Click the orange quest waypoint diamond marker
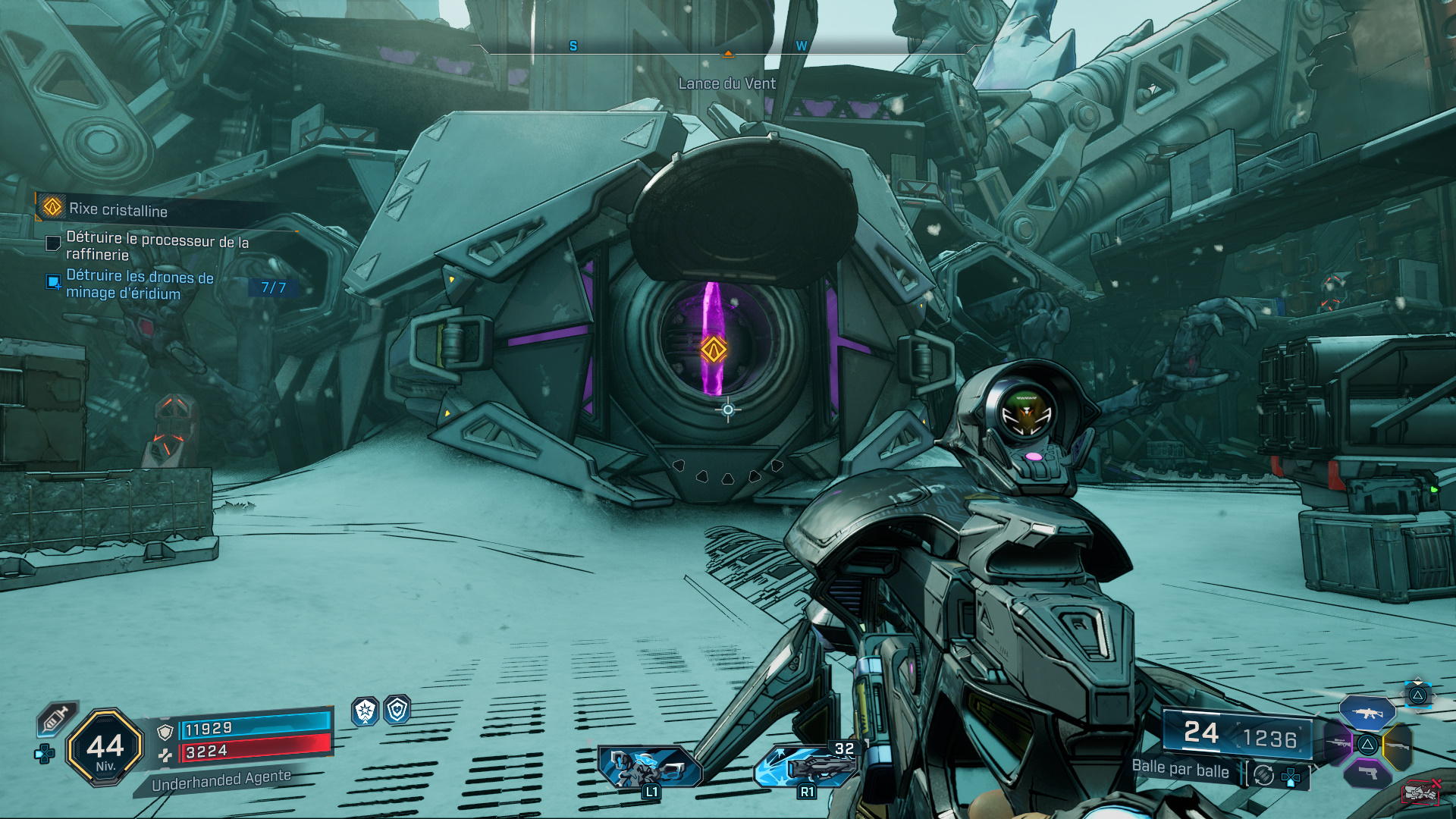The width and height of the screenshot is (1456, 819). tap(714, 350)
